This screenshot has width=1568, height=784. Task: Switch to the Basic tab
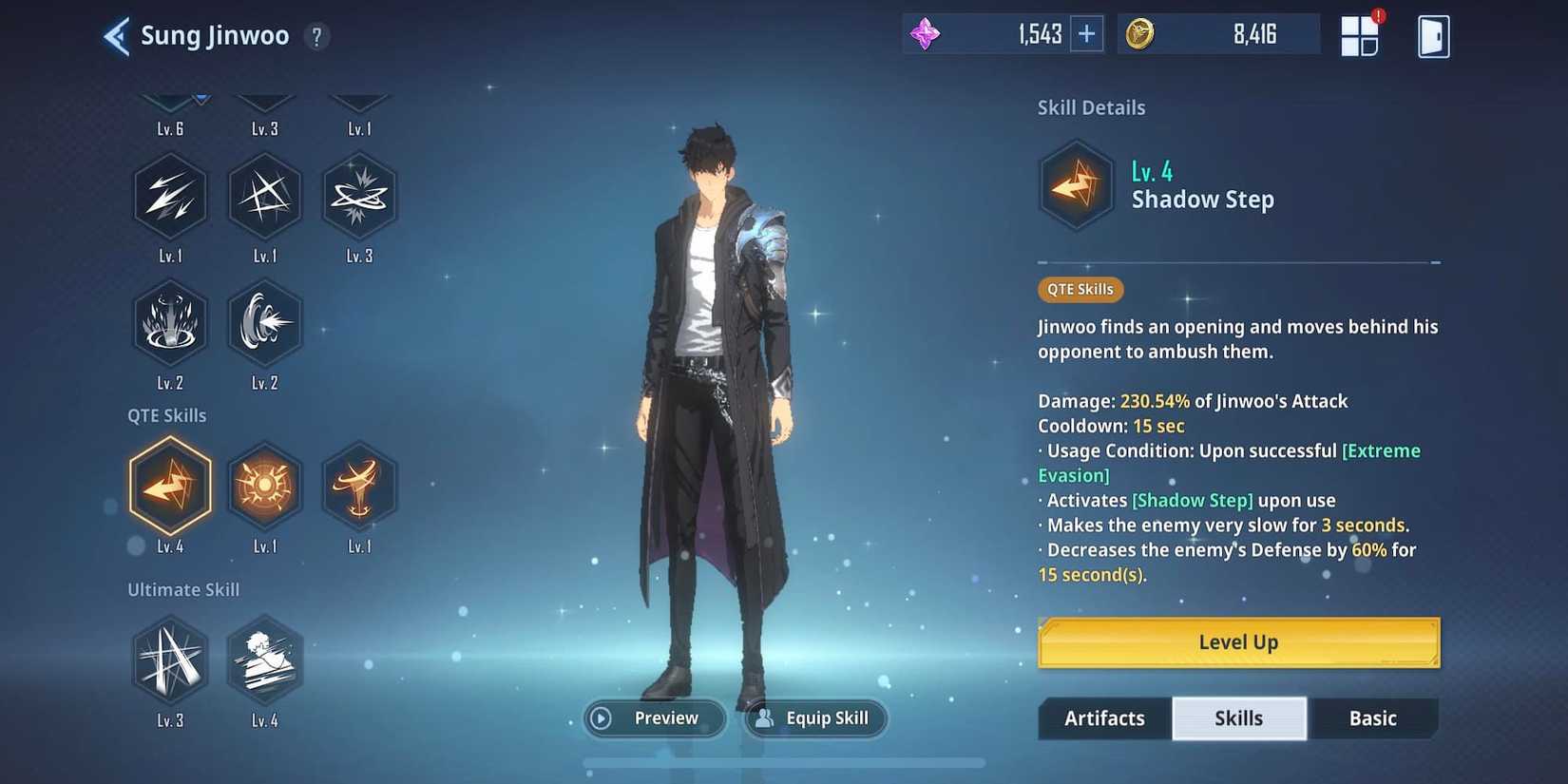1372,718
